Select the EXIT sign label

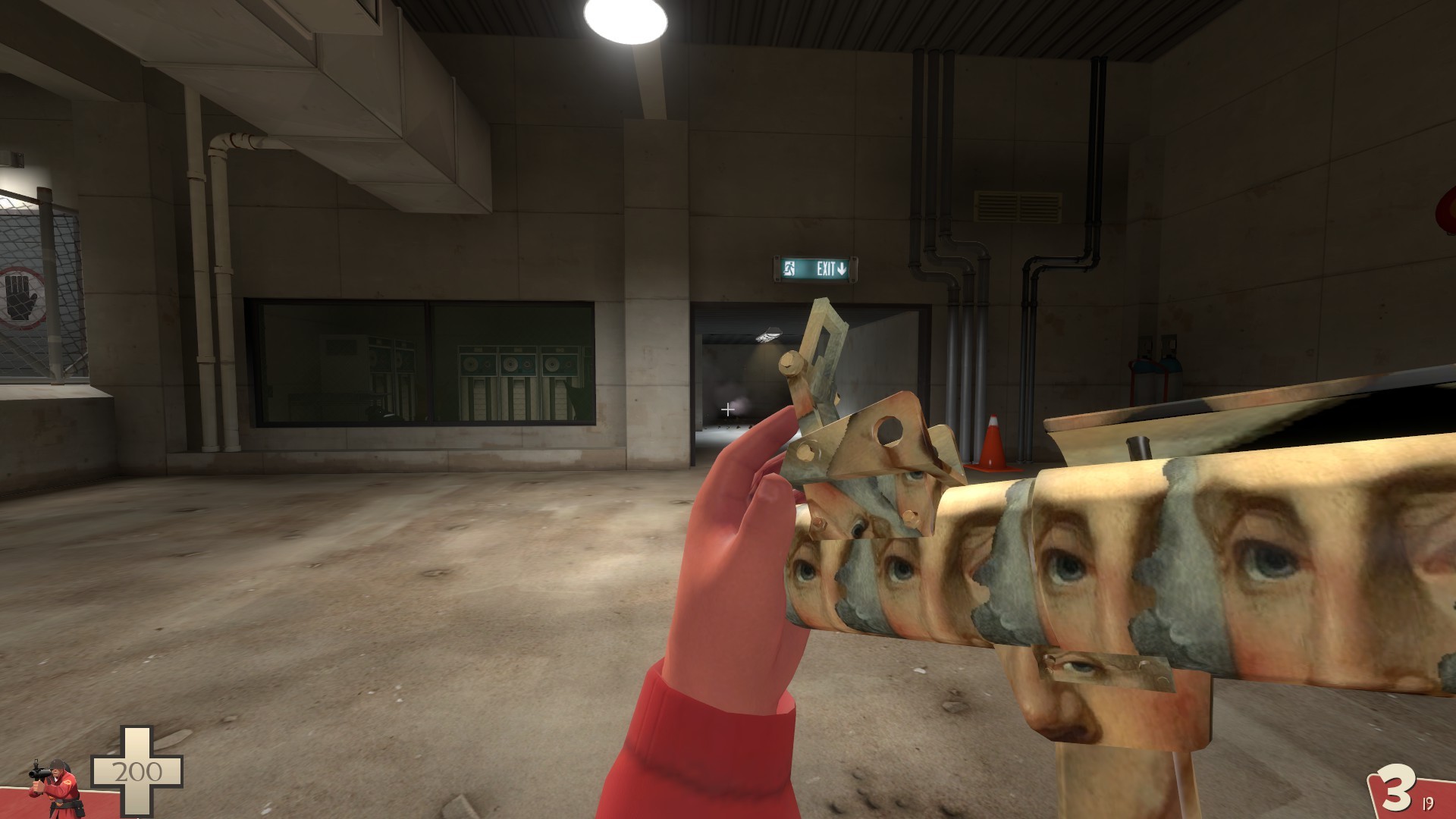point(827,268)
